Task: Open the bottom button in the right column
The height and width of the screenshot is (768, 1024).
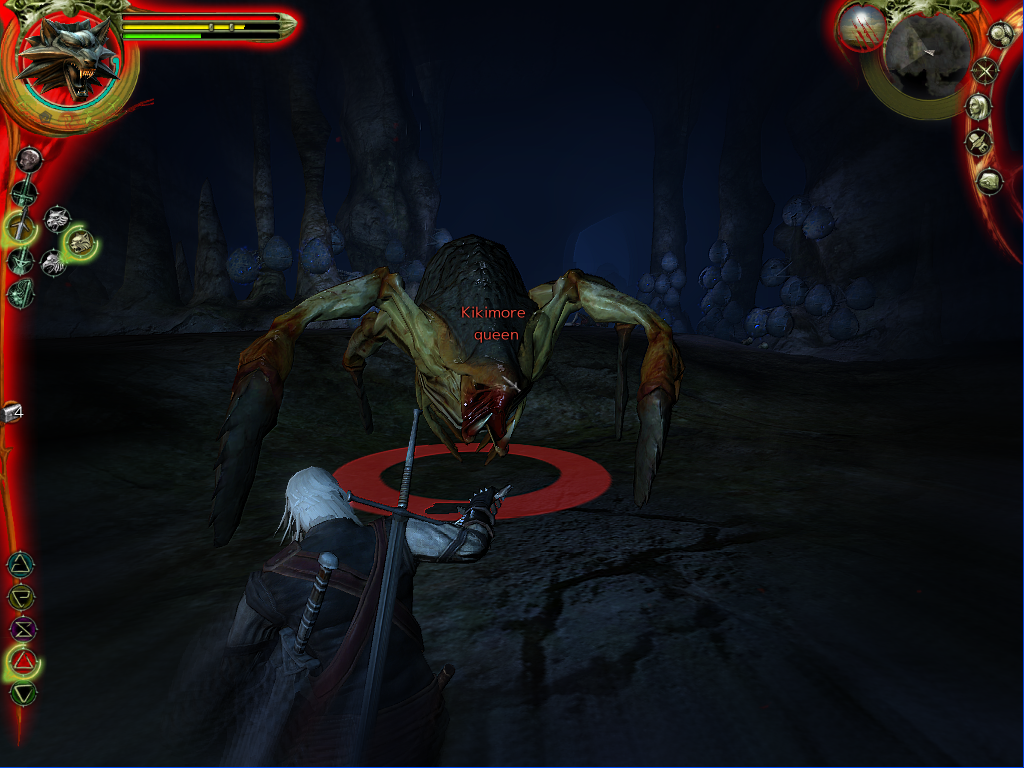Action: (989, 182)
